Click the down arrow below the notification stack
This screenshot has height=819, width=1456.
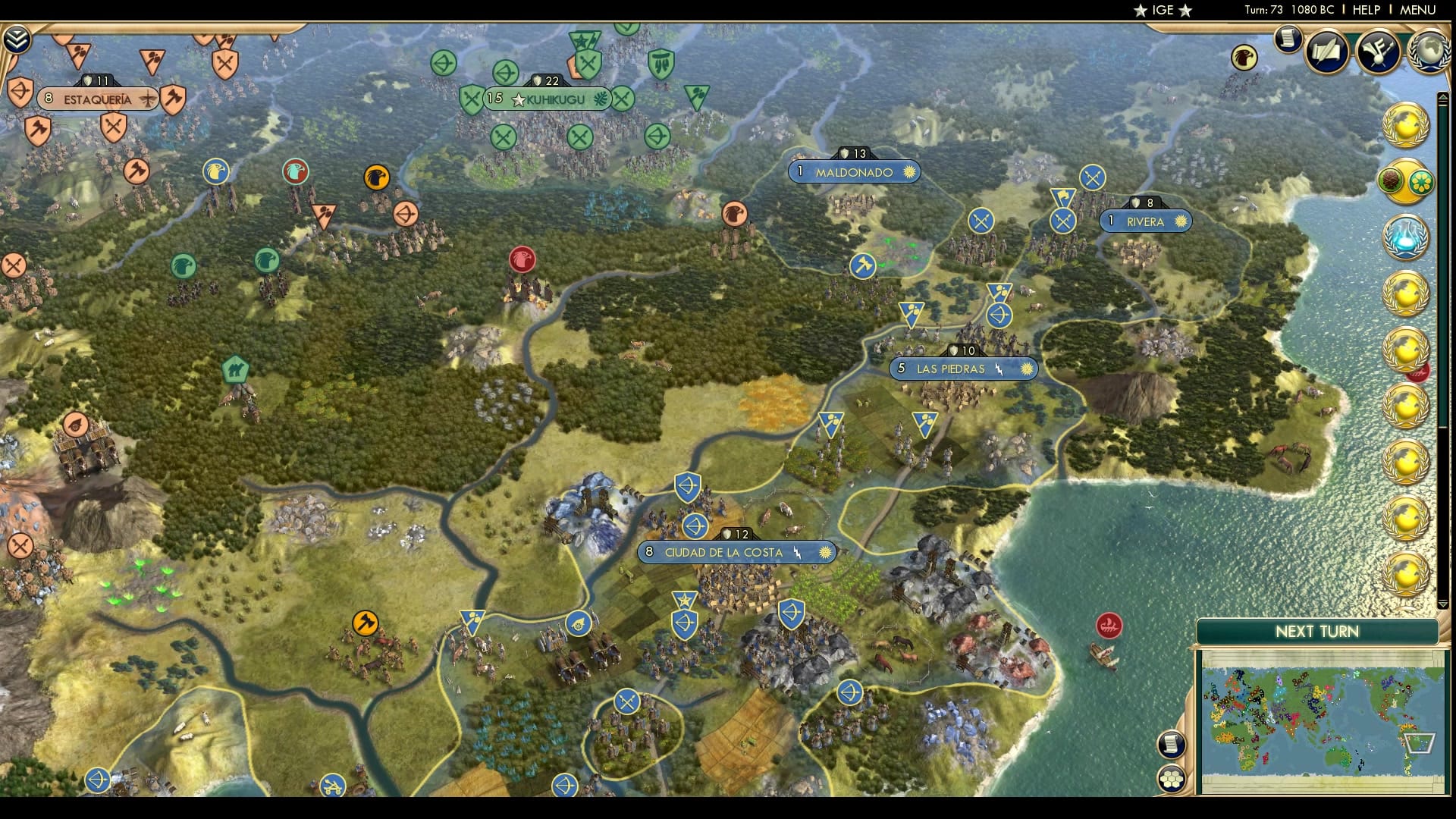point(1443,604)
